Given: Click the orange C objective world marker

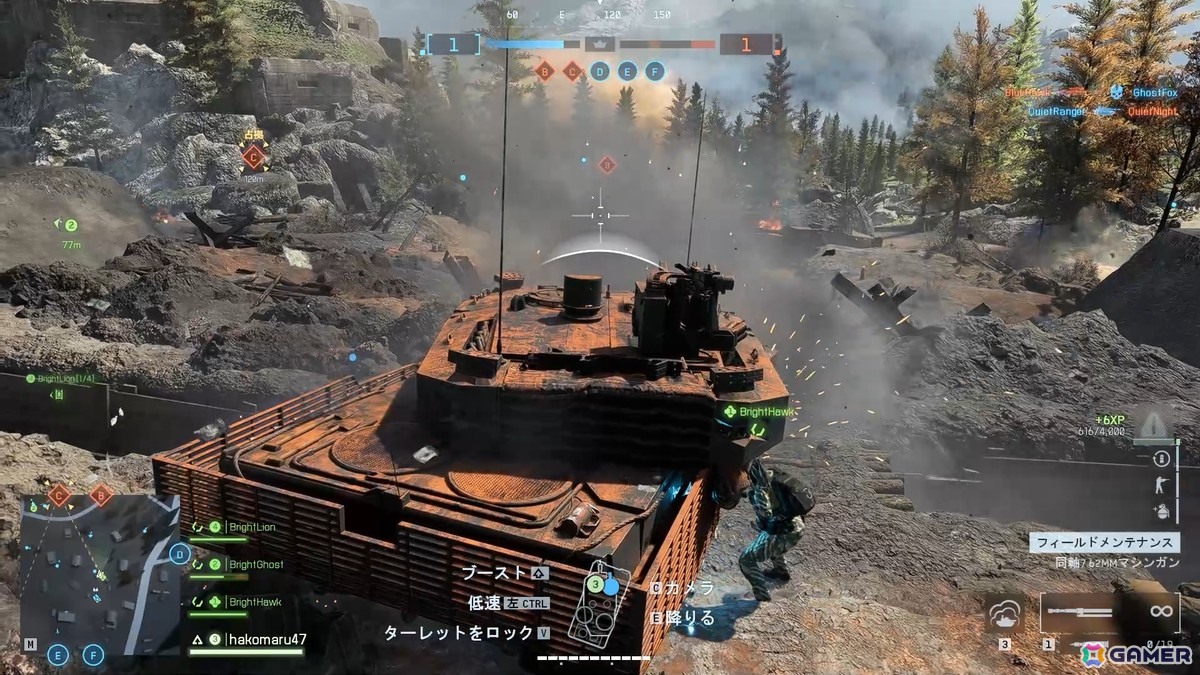Looking at the screenshot, I should [253, 157].
